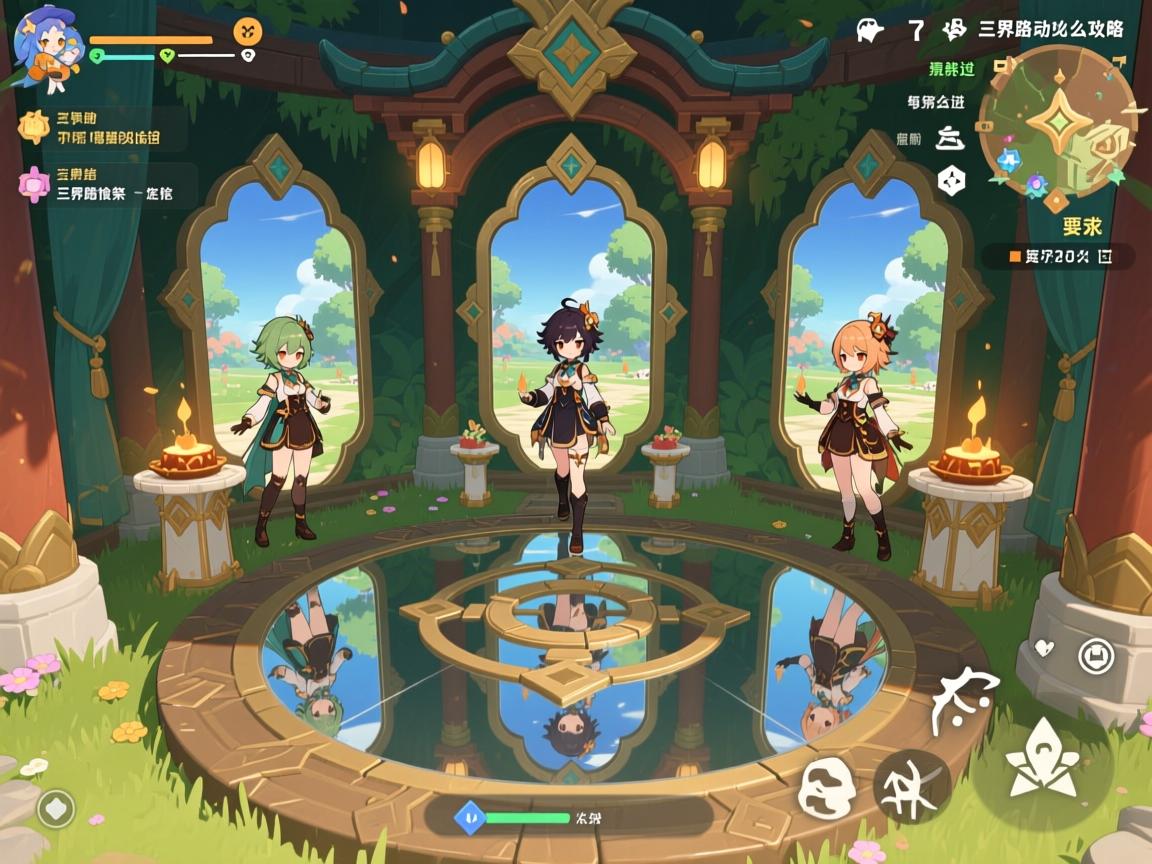Click the green text label left of the minimap

[952, 69]
